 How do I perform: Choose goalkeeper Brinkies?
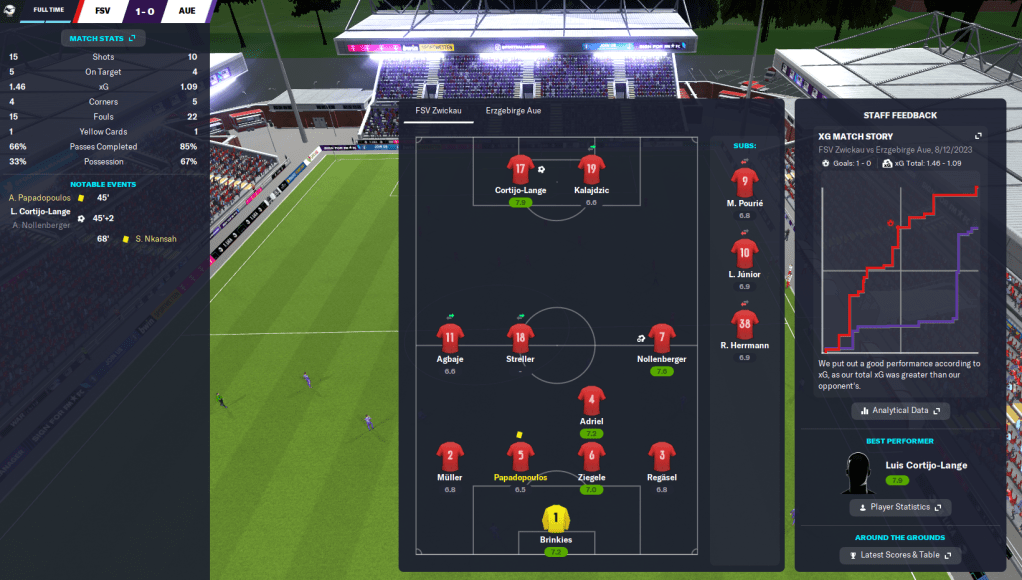[556, 519]
